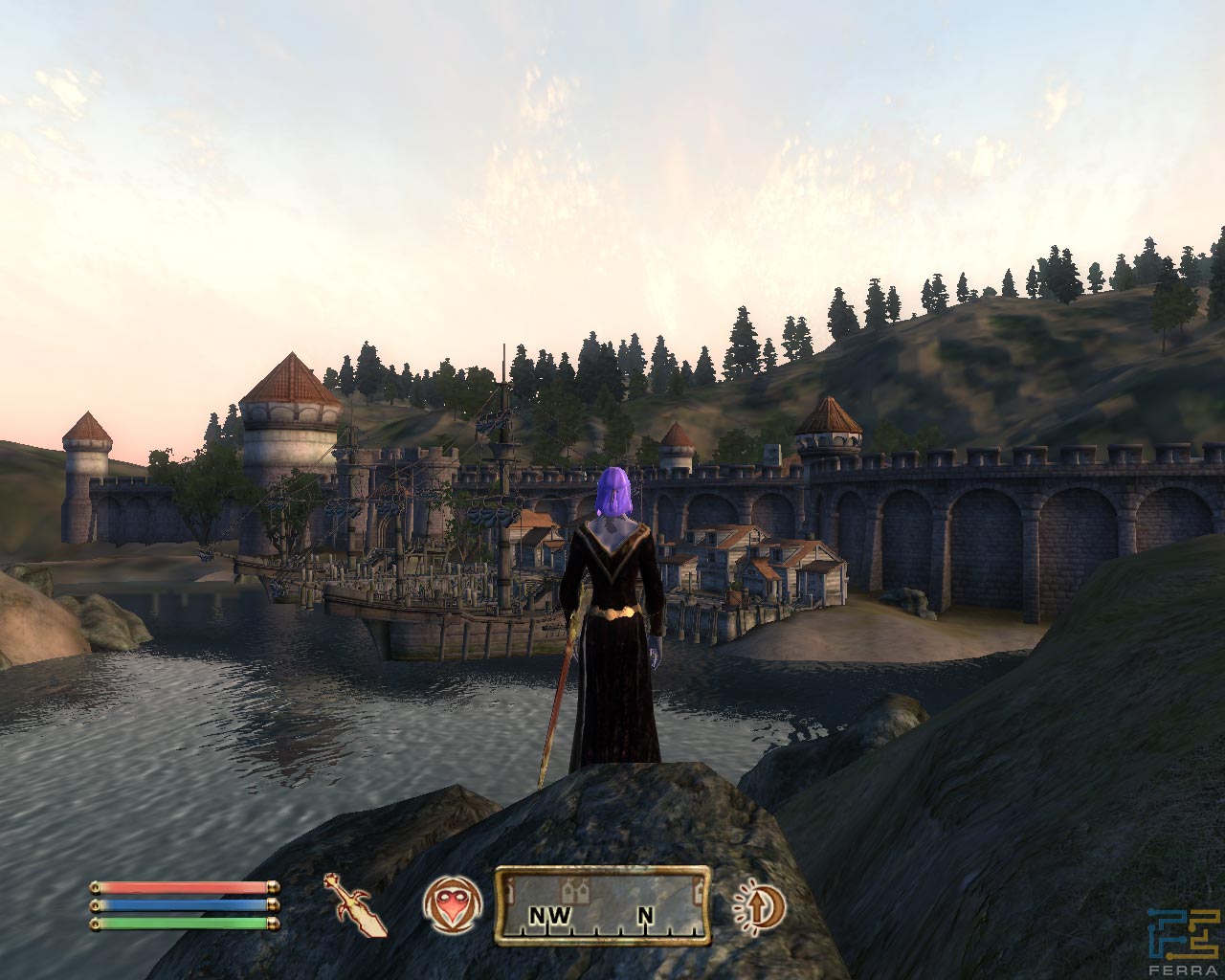Click the compass direction bar
Screen dimensions: 1225x980
point(603,905)
